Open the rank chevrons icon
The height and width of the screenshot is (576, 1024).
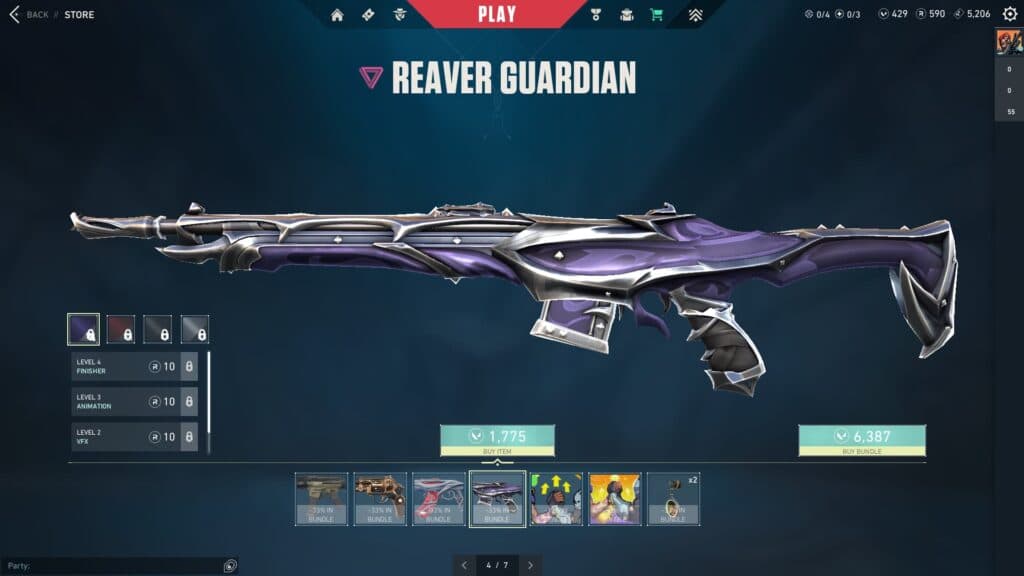696,15
